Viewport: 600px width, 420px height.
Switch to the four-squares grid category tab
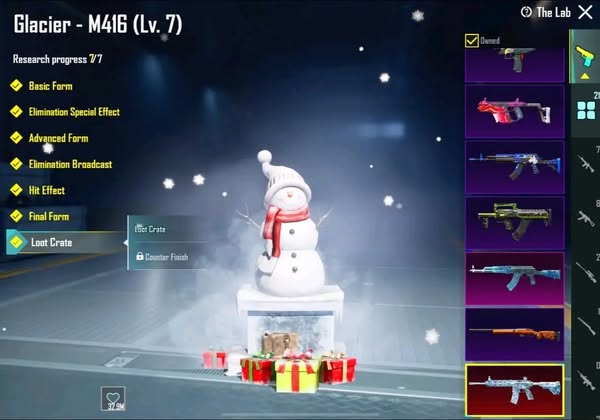tap(586, 110)
